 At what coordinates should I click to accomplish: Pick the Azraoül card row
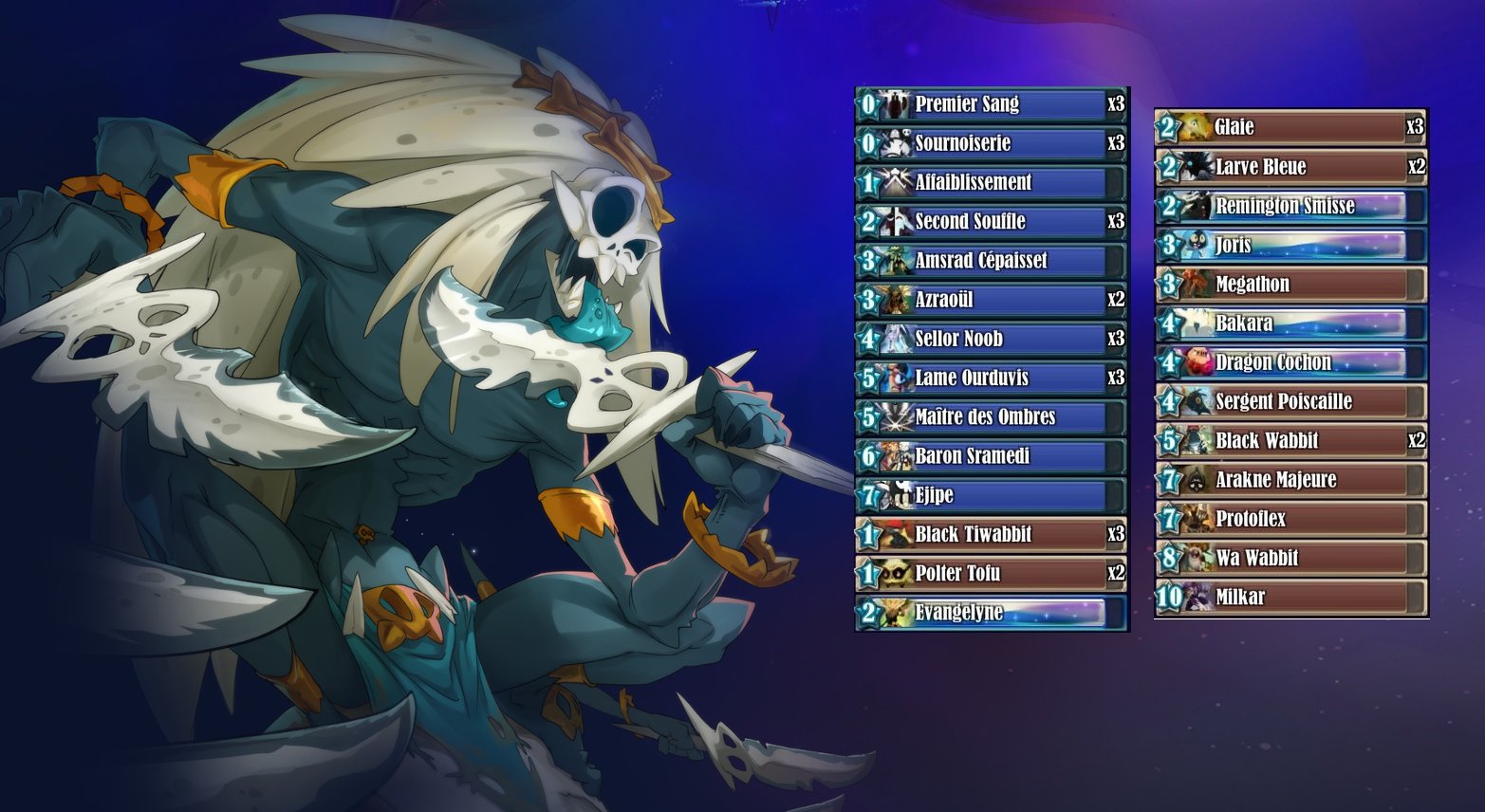992,300
